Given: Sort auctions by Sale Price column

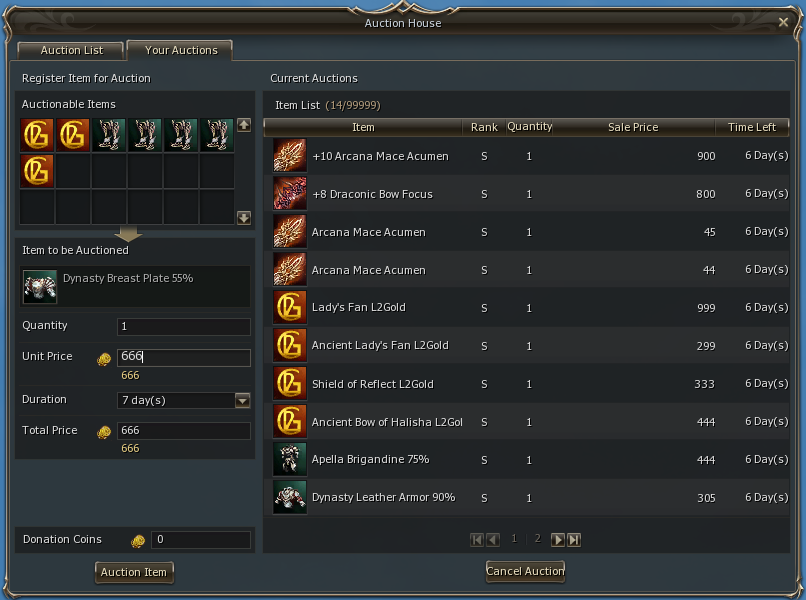Looking at the screenshot, I should click(x=632, y=127).
